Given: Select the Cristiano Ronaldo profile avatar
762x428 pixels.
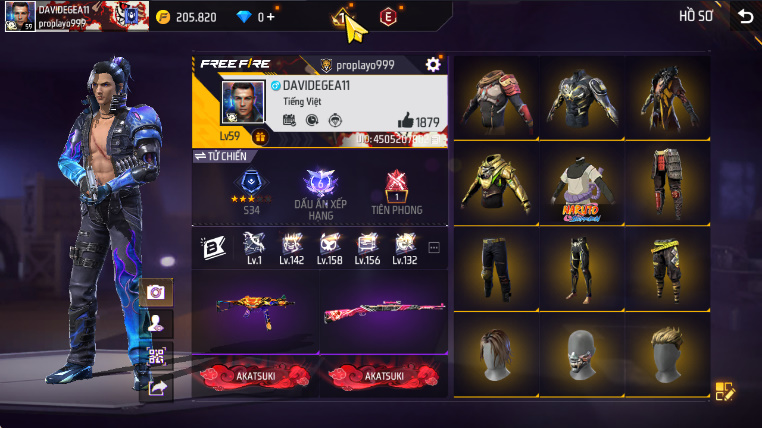Looking at the screenshot, I should pyautogui.click(x=243, y=103).
